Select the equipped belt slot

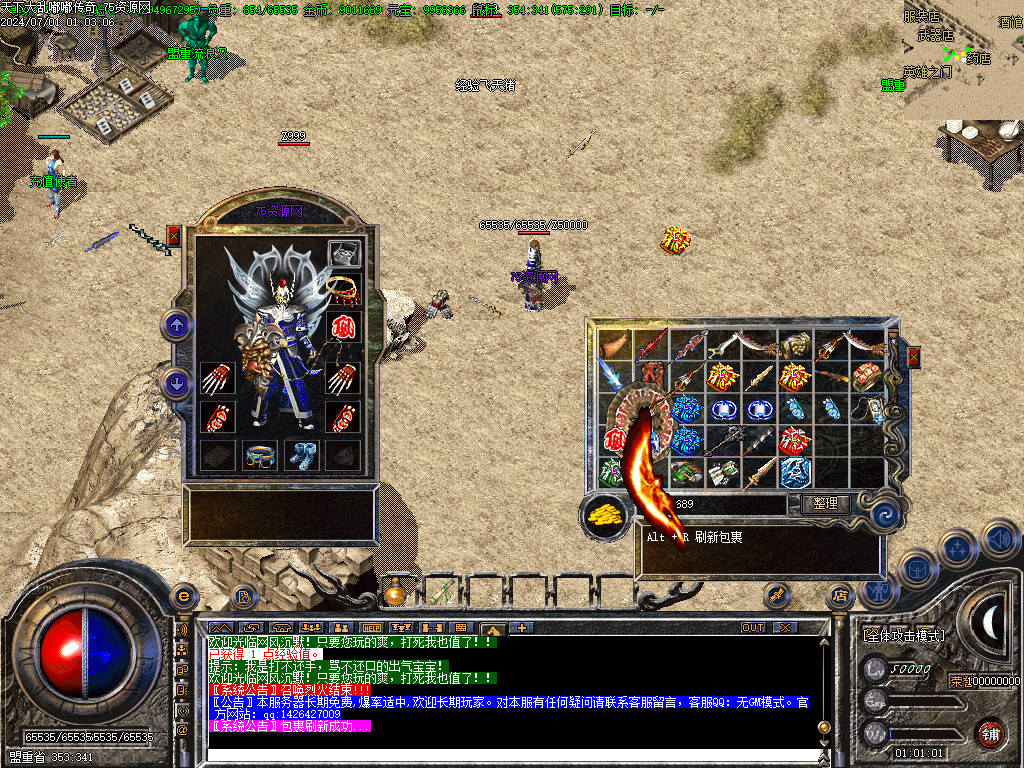tap(260, 455)
